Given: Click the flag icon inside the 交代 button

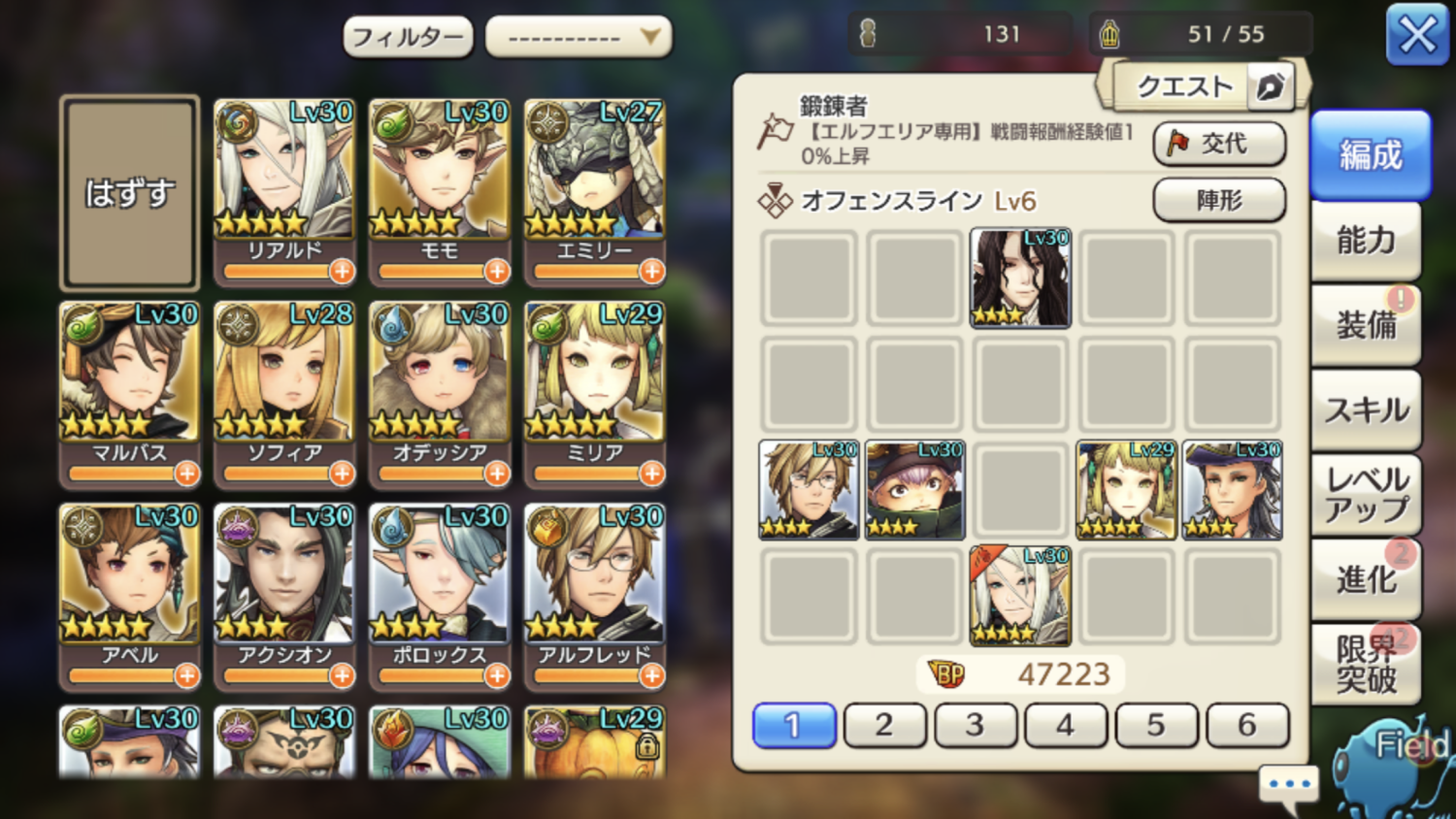Looking at the screenshot, I should (1178, 143).
